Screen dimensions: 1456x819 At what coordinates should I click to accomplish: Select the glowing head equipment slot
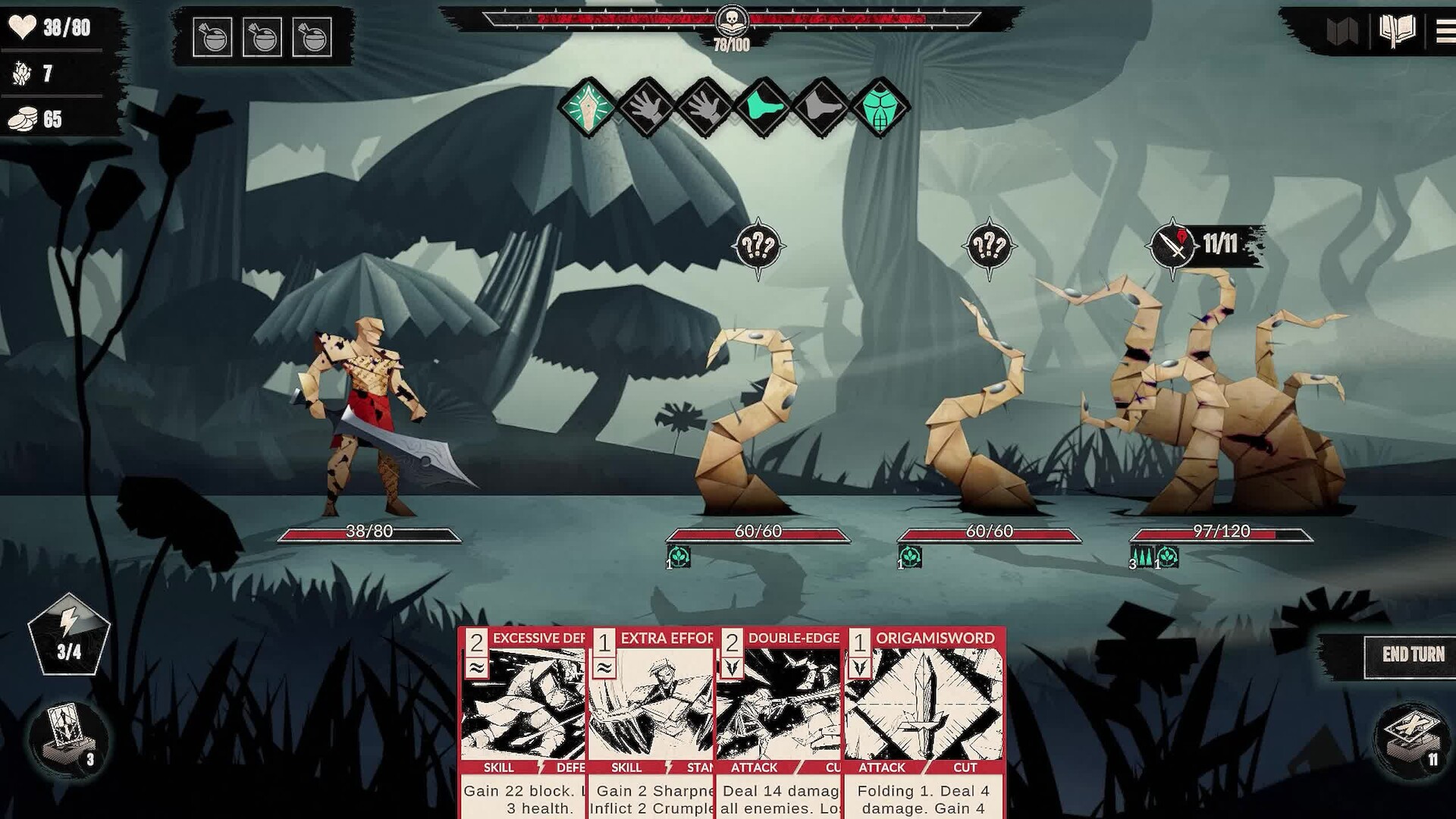pyautogui.click(x=588, y=107)
